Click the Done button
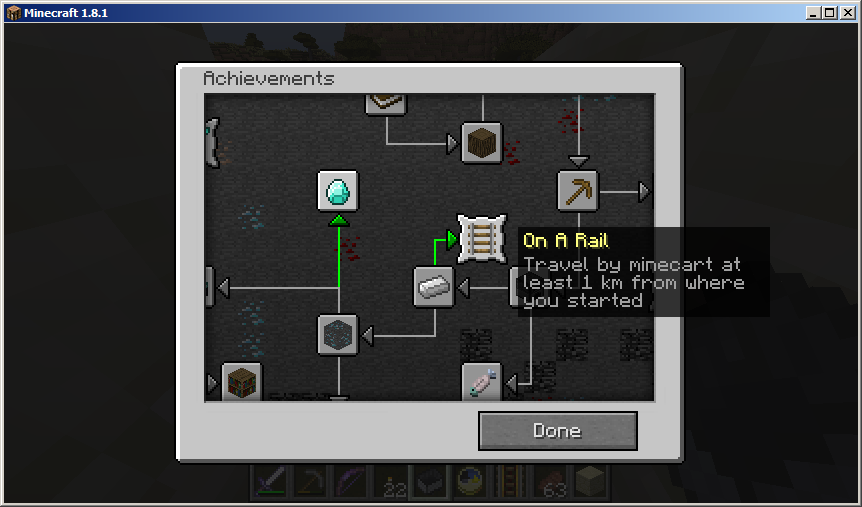 click(557, 431)
